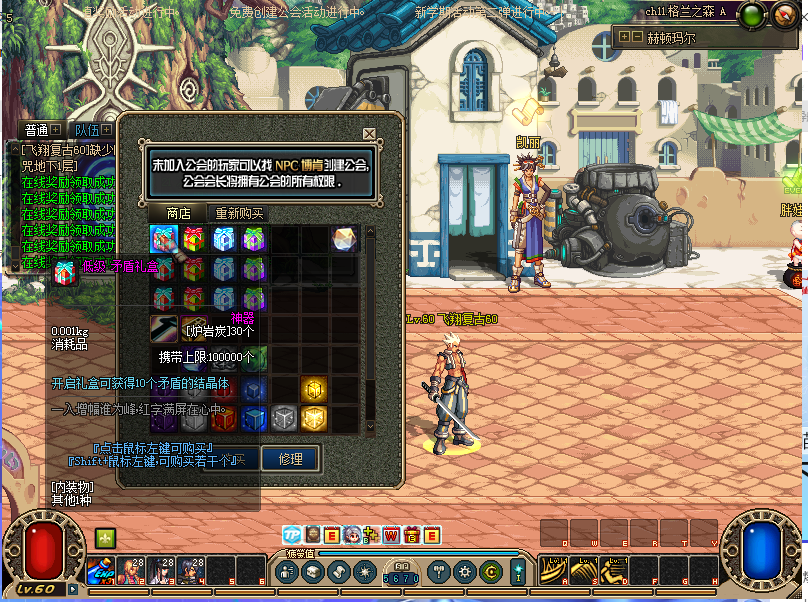
Task: Click the gold C coin menu button
Action: pyautogui.click(x=490, y=571)
